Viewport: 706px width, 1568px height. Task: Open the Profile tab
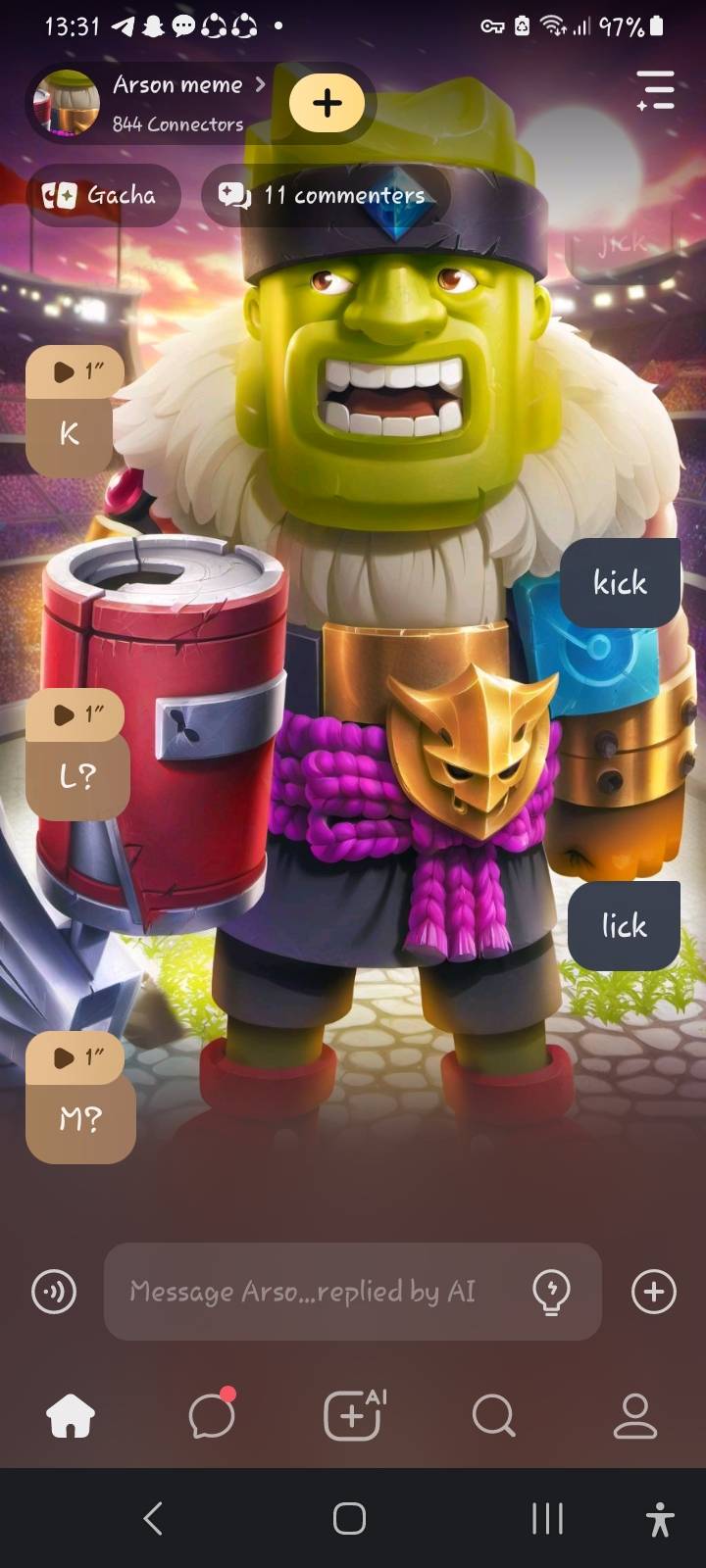[x=634, y=1416]
